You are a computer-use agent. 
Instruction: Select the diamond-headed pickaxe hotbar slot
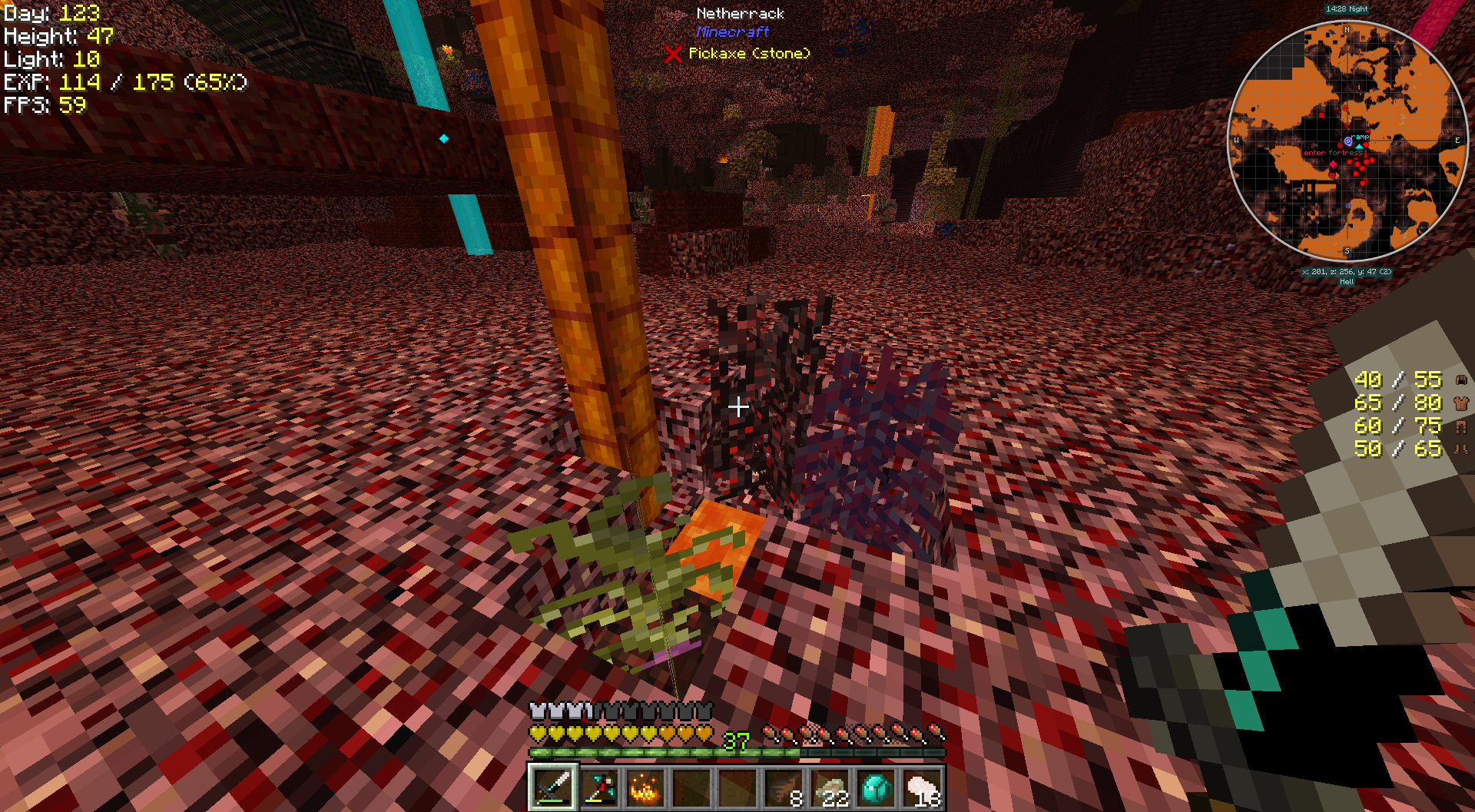click(599, 787)
